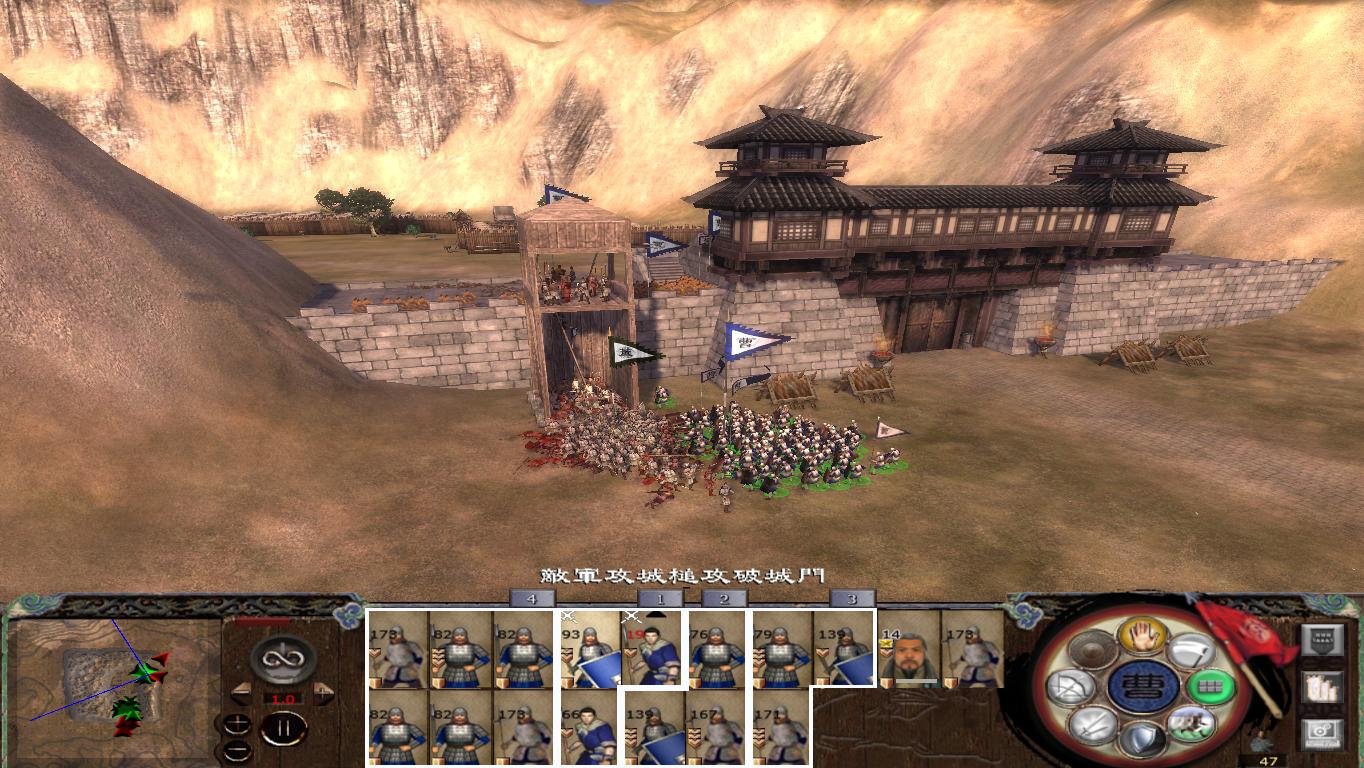
Task: Open the battle statistics shield icon
Action: (1323, 639)
